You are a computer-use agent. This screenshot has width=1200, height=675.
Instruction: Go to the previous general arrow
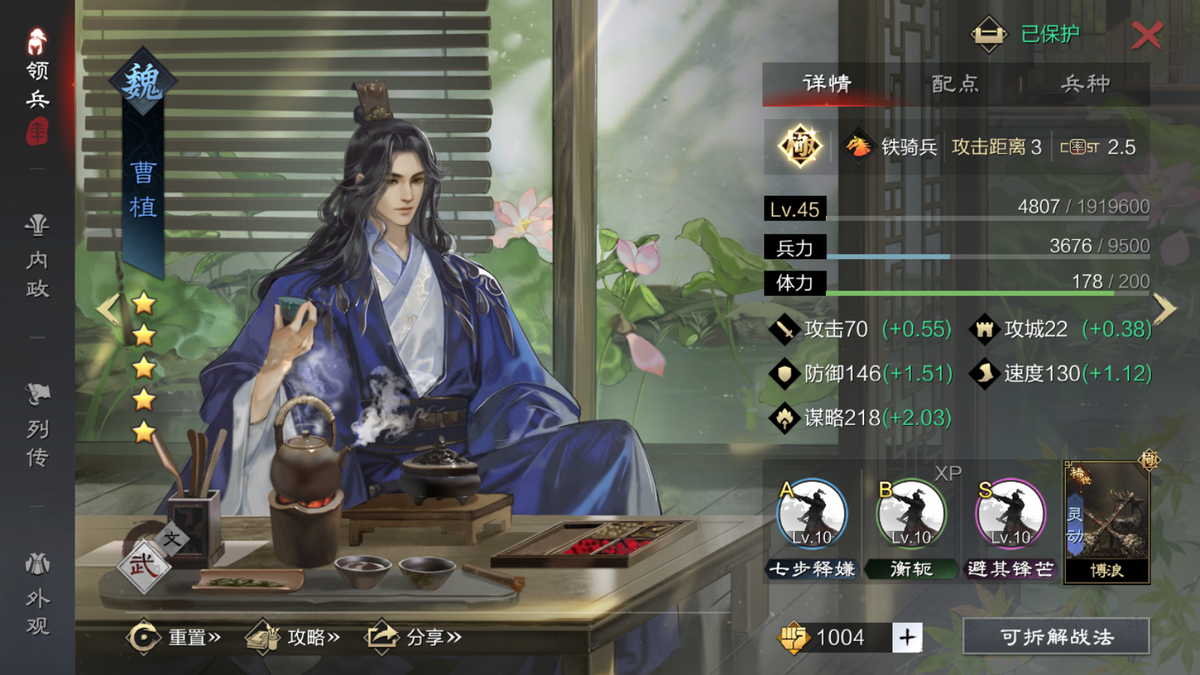click(108, 310)
